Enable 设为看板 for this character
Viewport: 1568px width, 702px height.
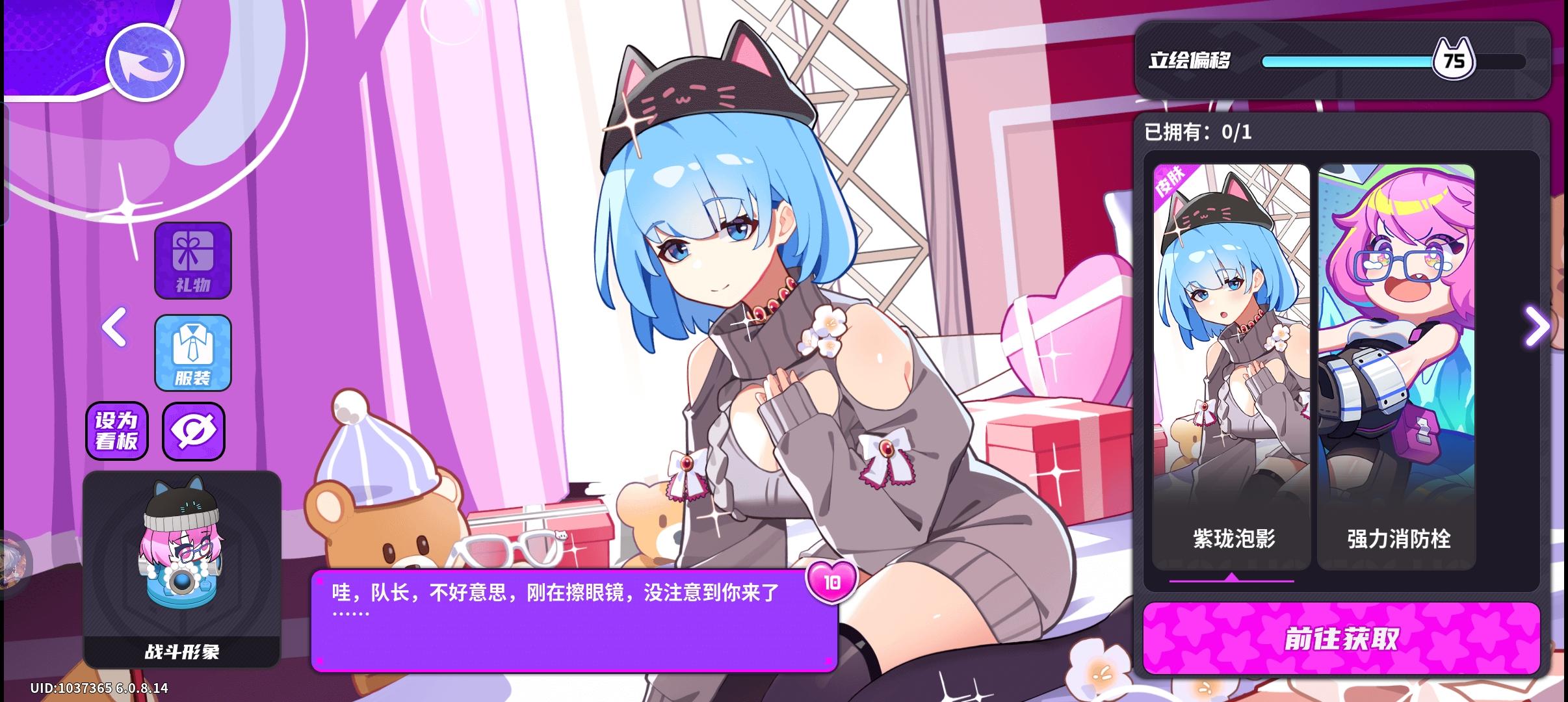[117, 431]
